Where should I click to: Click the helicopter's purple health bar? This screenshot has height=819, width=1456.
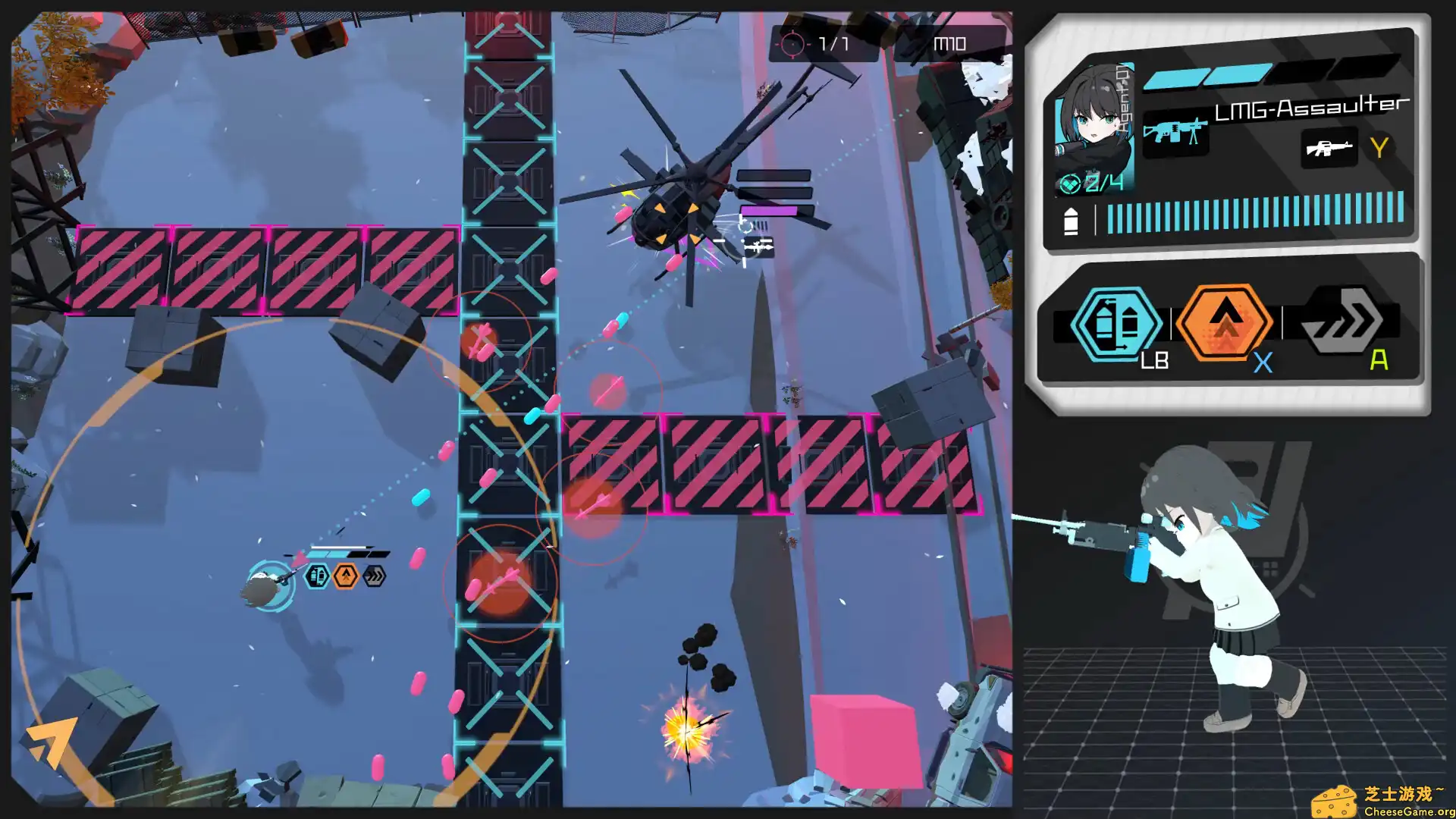click(768, 209)
